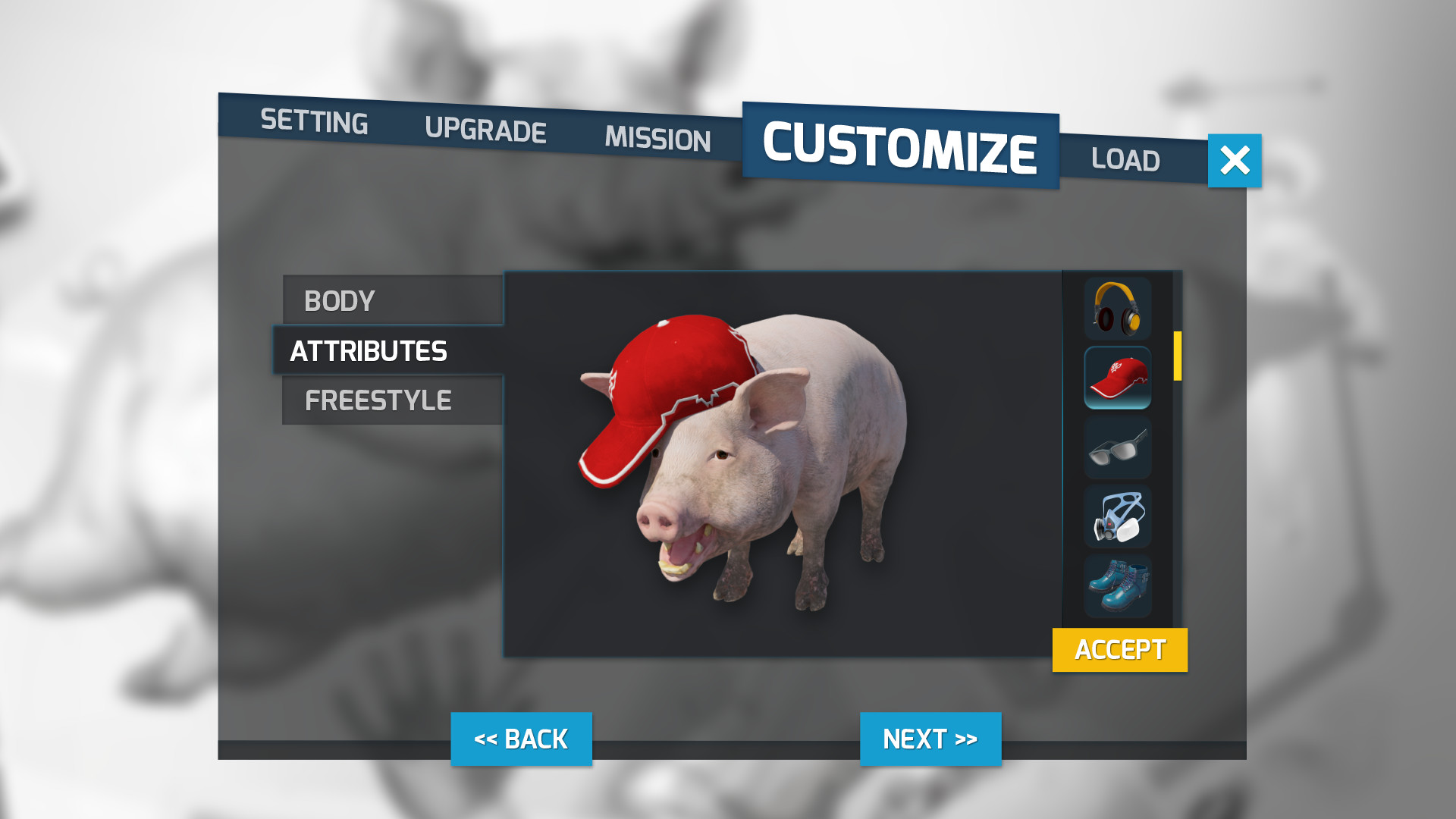The width and height of the screenshot is (1456, 819).
Task: Select the yellow headphones accessory icon
Action: [x=1117, y=309]
